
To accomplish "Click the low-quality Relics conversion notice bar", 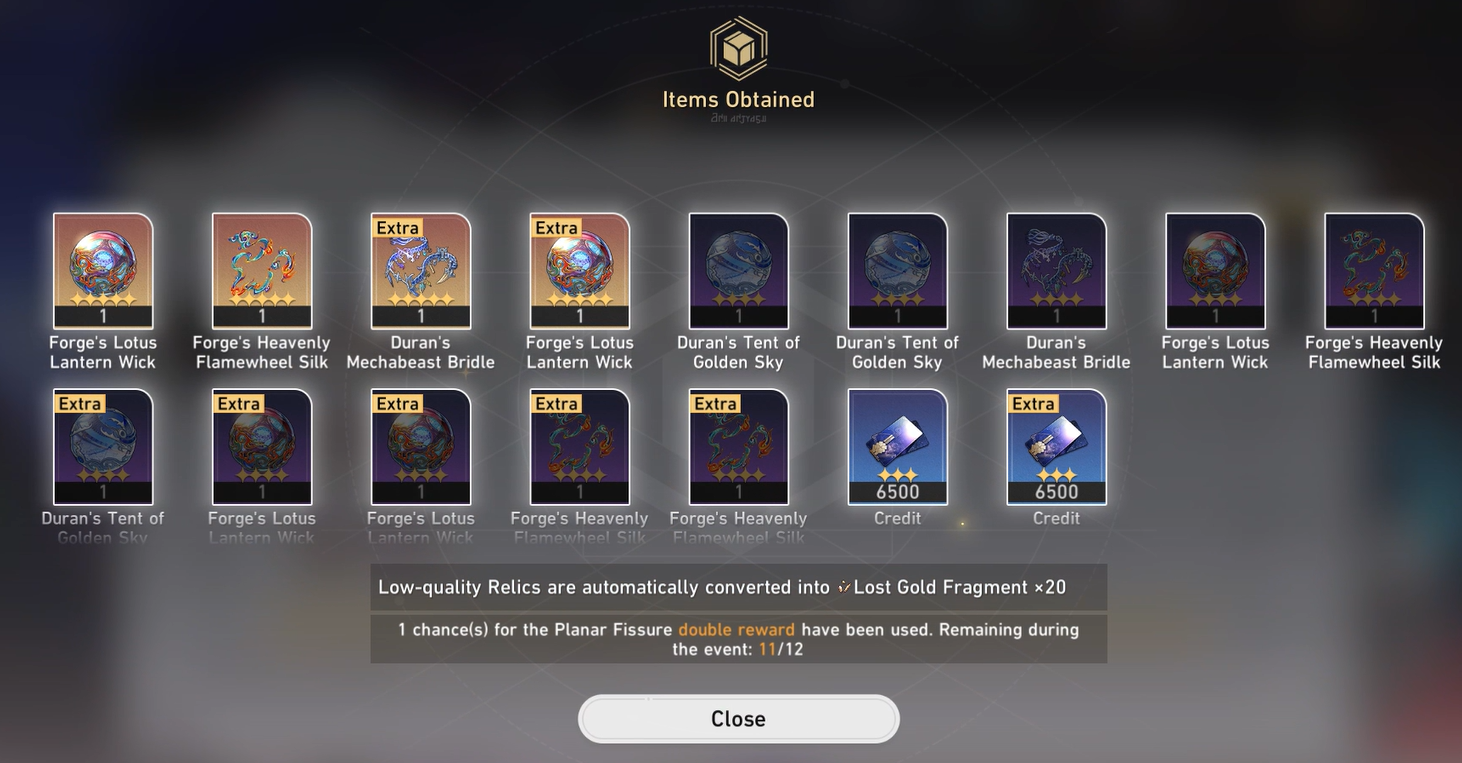I will (738, 587).
